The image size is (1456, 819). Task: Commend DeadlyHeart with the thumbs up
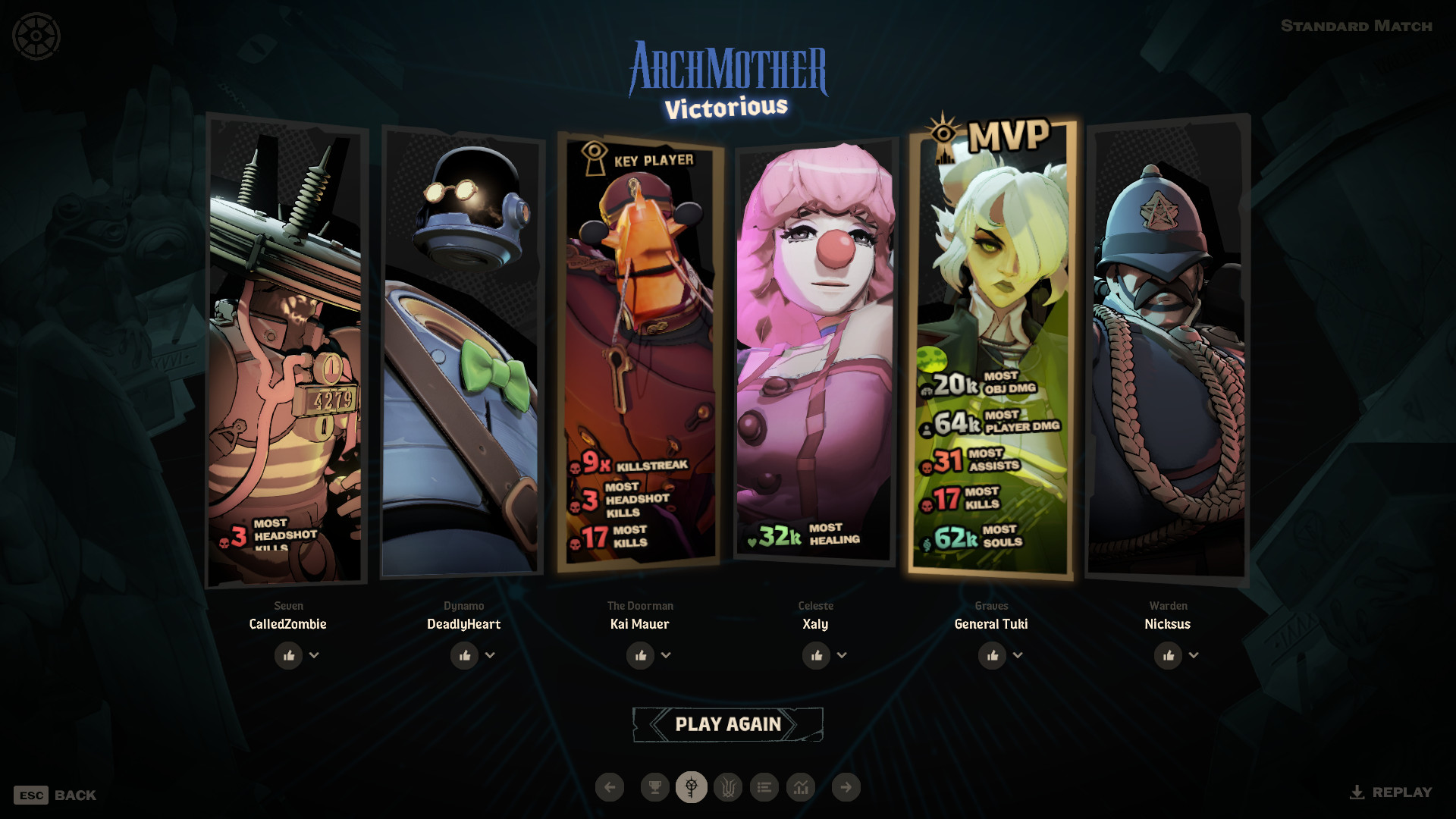(x=464, y=655)
